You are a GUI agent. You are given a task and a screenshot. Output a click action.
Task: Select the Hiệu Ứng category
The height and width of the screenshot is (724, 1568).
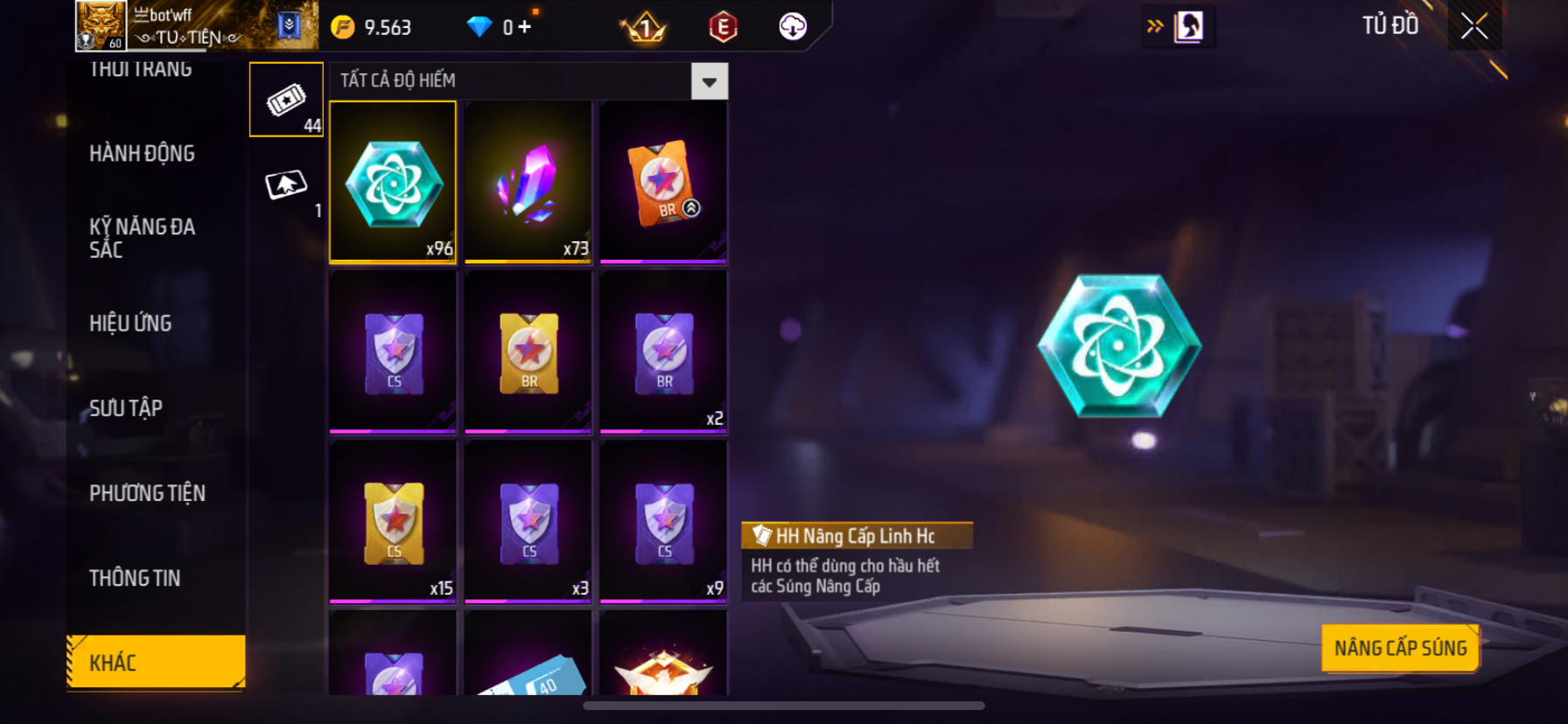click(130, 324)
